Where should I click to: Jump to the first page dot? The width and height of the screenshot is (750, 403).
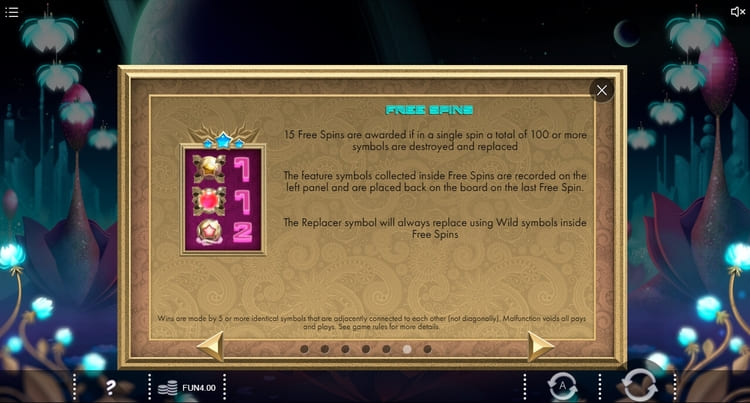click(x=303, y=349)
